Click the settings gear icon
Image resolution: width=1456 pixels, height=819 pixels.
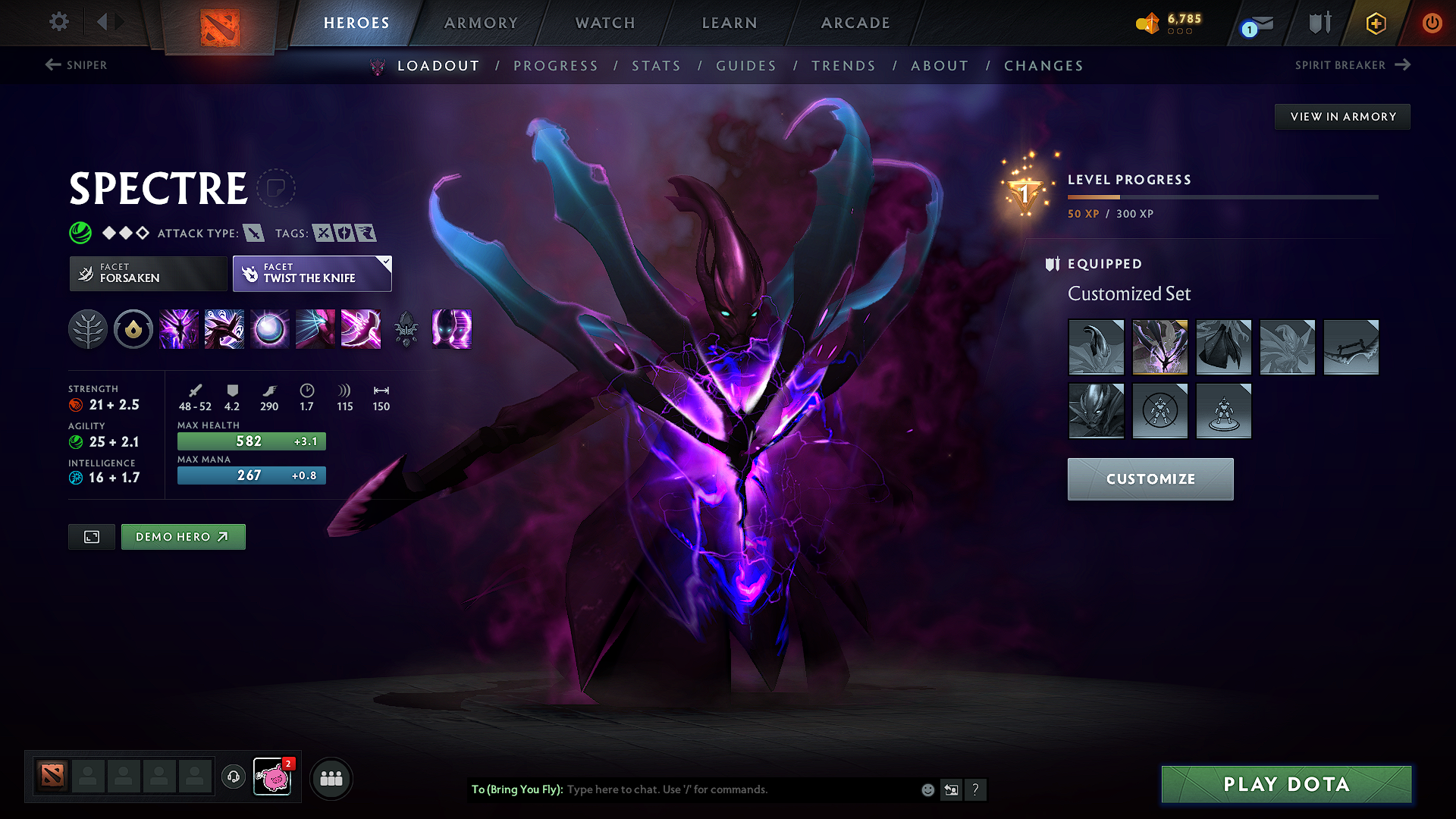click(58, 22)
